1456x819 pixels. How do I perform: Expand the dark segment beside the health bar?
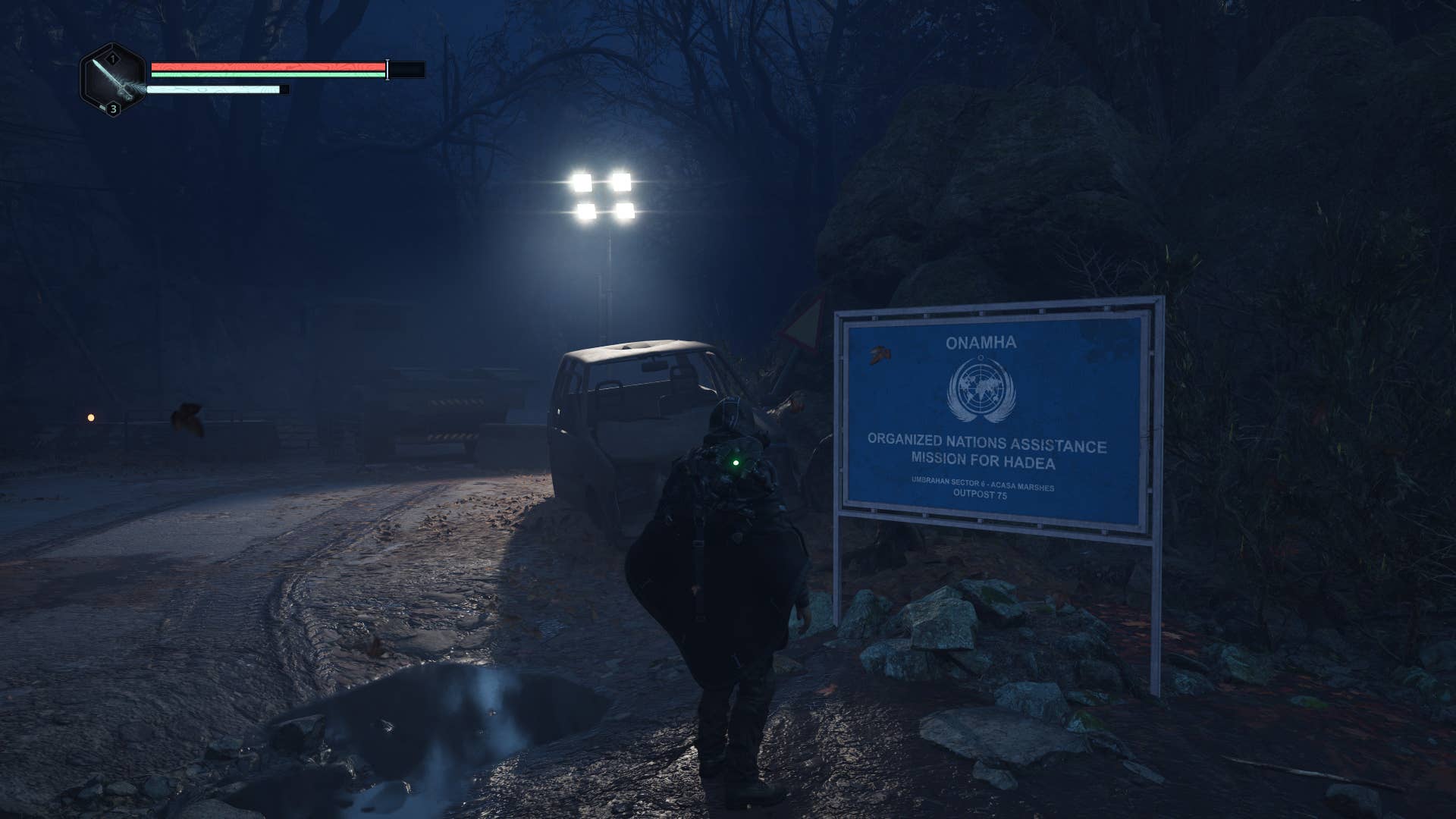pos(406,70)
